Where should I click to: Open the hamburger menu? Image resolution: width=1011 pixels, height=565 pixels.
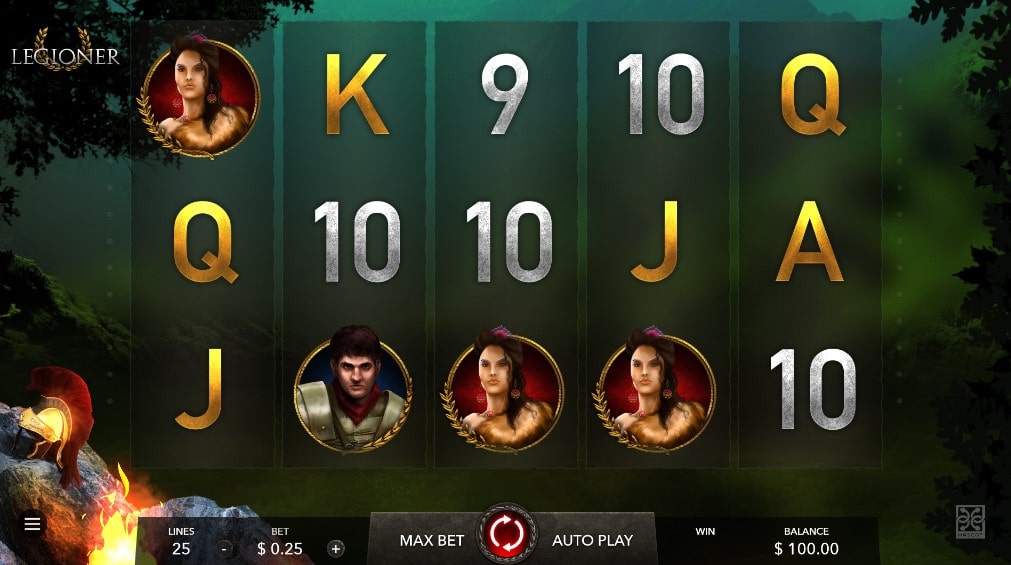pyautogui.click(x=33, y=523)
